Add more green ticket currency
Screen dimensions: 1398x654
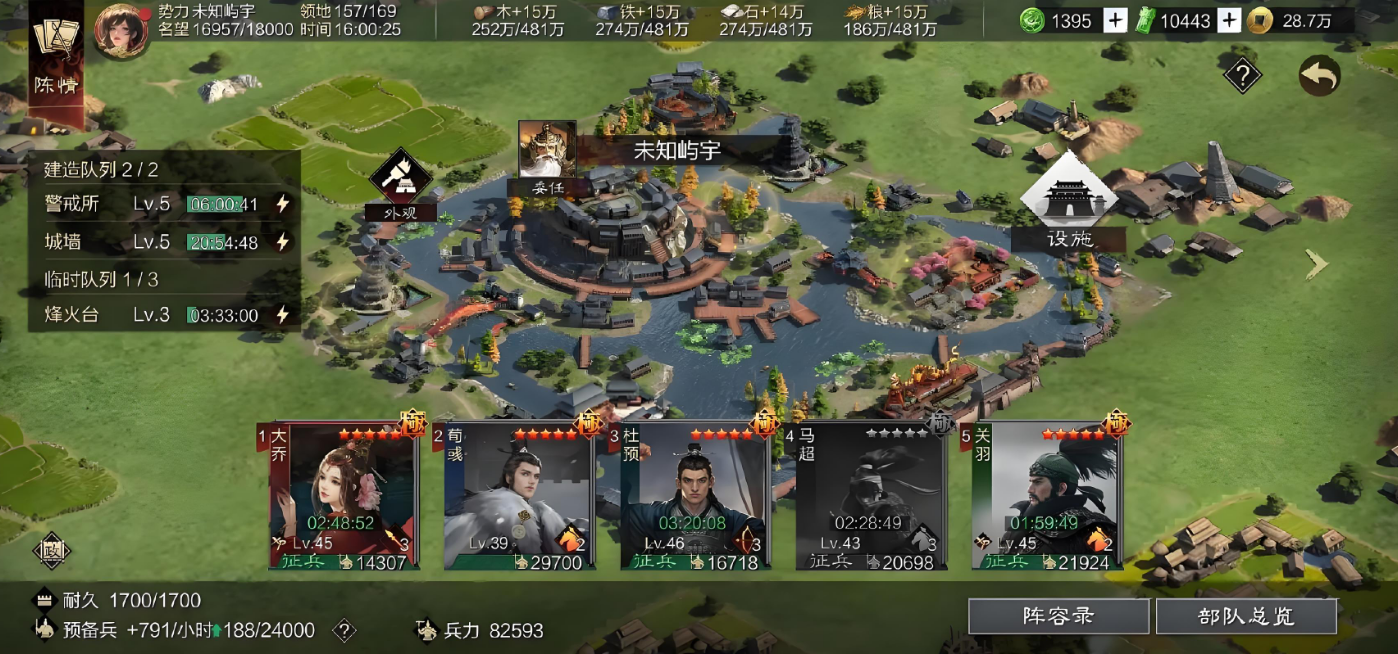tap(1229, 21)
